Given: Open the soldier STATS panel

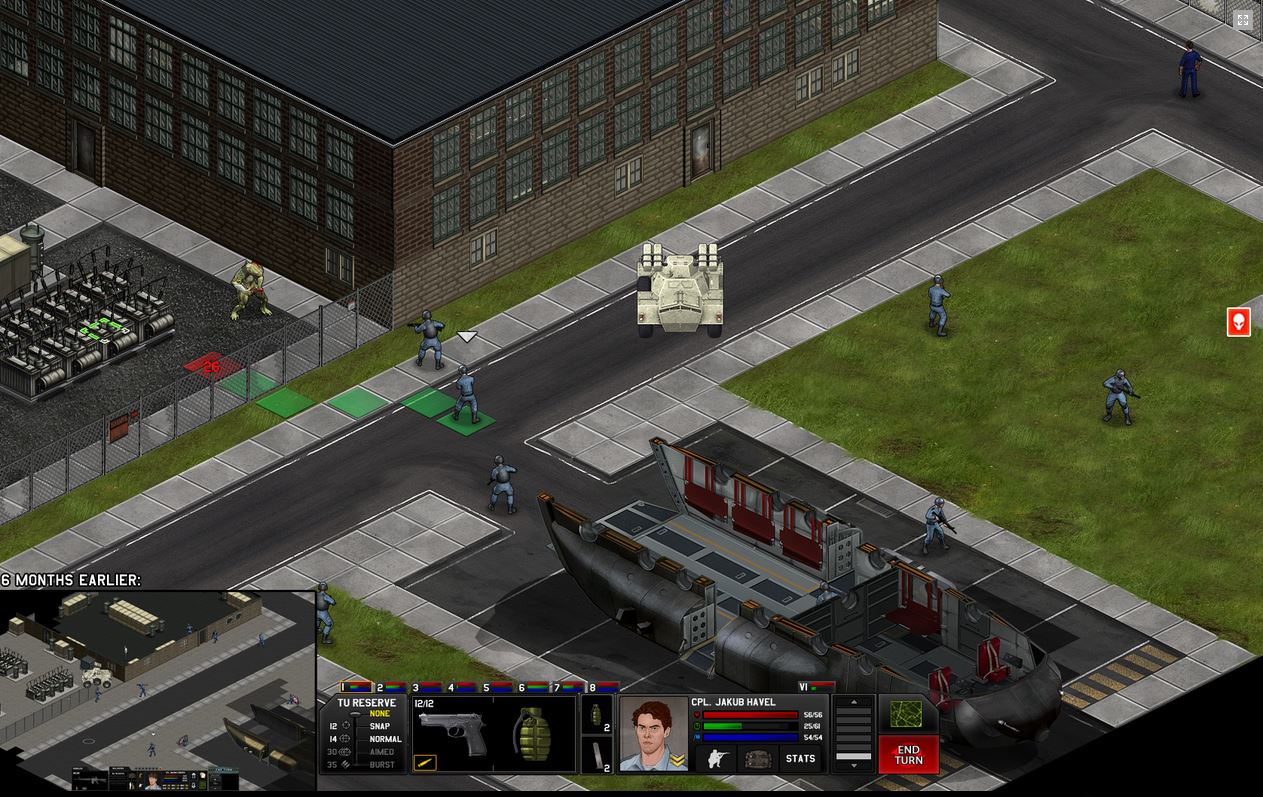Looking at the screenshot, I should pyautogui.click(x=800, y=758).
